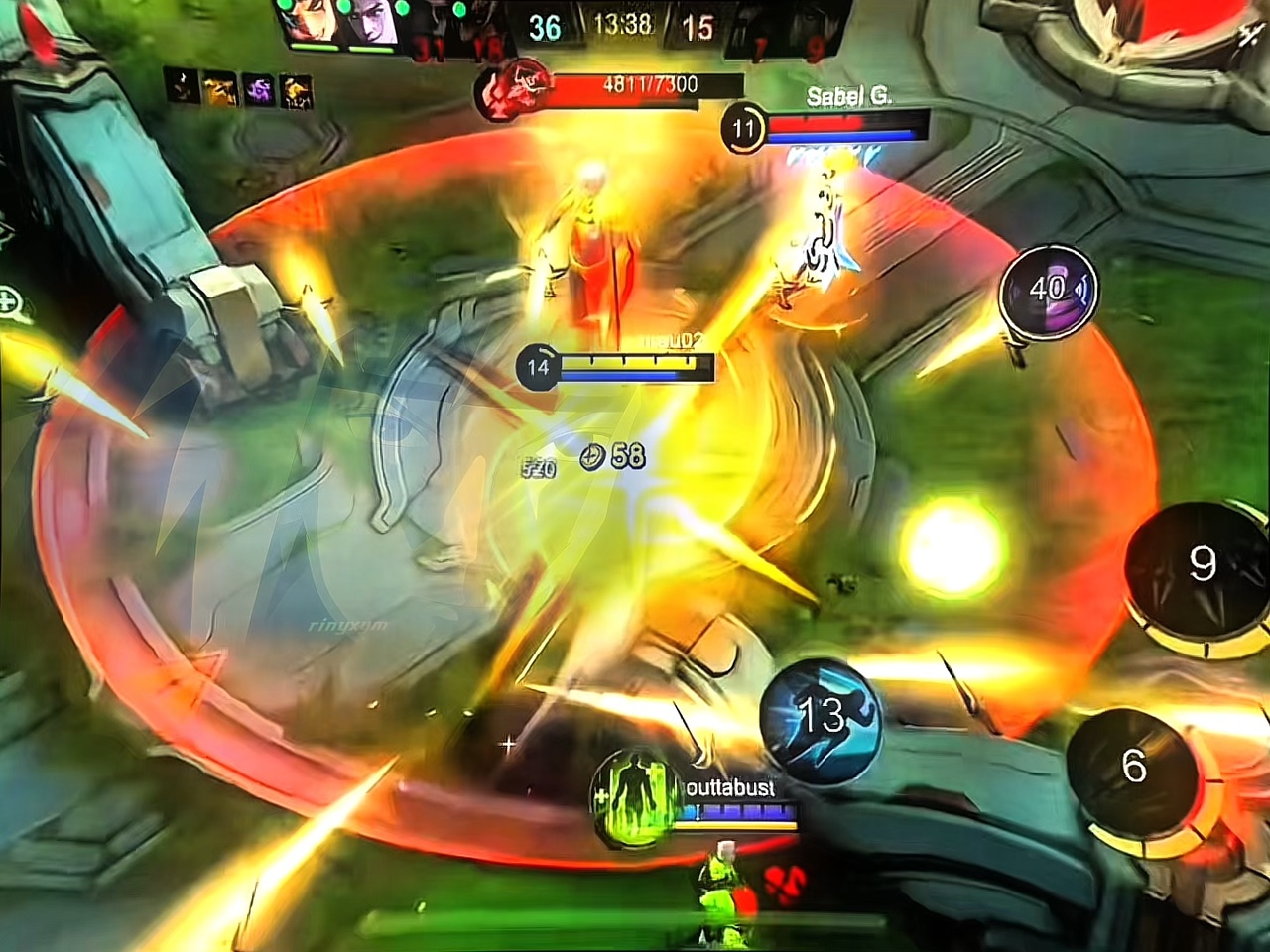Select the pale-faced ally hero portrait
The height and width of the screenshot is (952, 1270).
[371, 22]
